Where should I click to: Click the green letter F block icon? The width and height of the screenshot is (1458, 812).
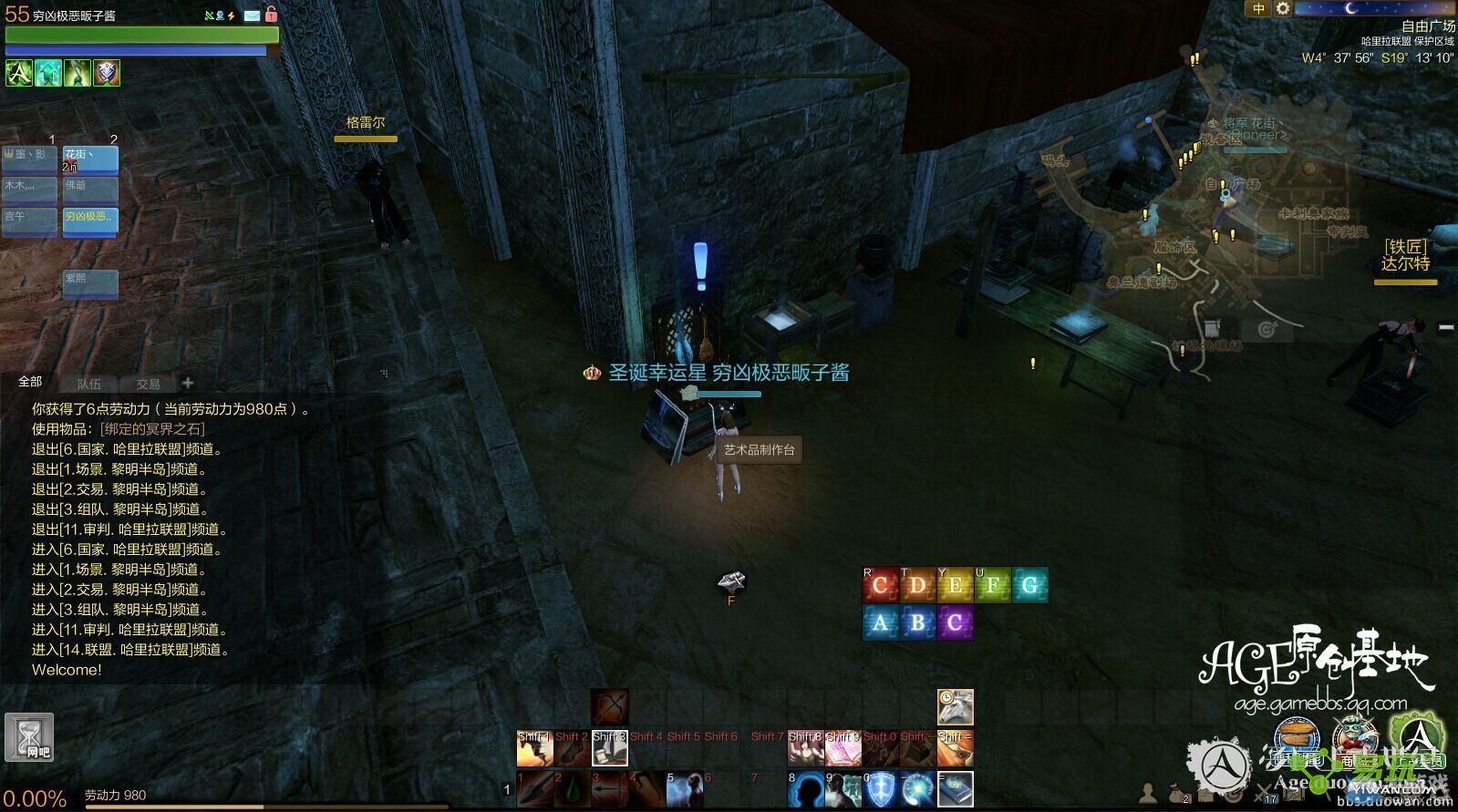tap(992, 585)
